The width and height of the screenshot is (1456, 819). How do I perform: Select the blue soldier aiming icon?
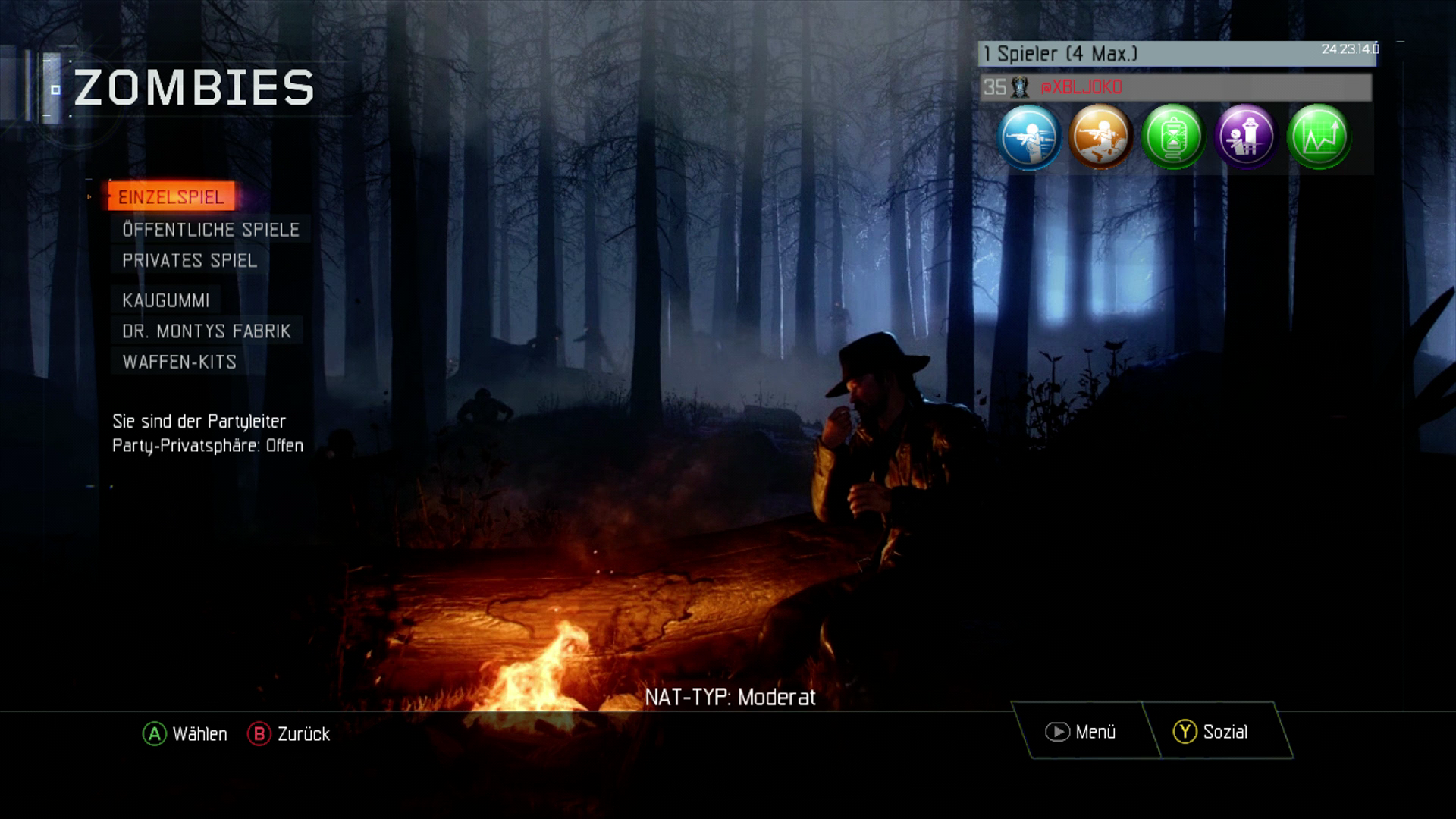[1029, 137]
